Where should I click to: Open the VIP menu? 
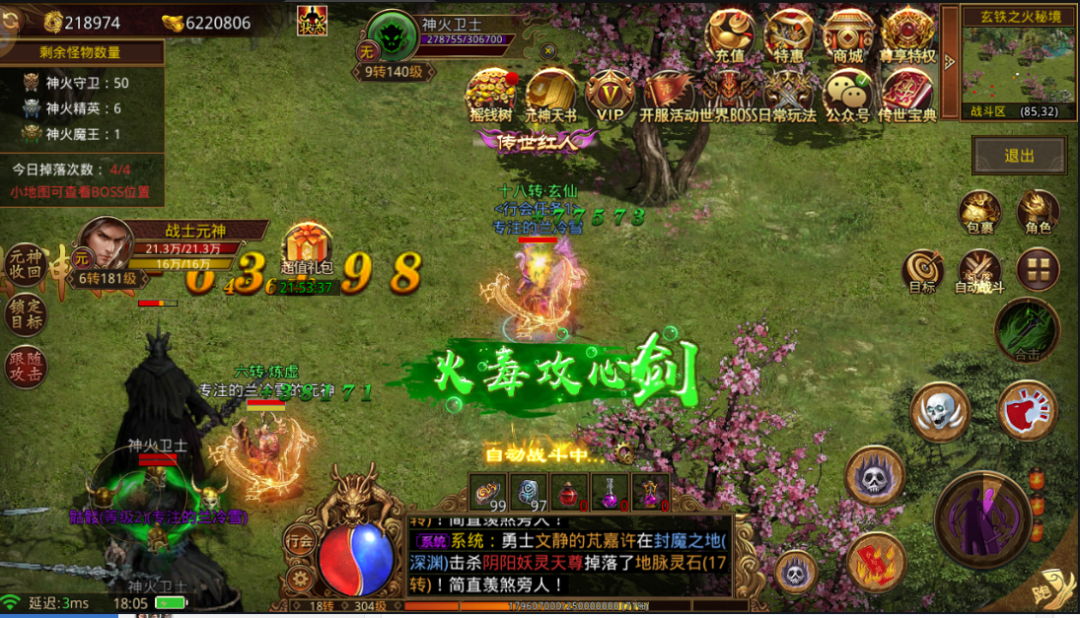(610, 95)
